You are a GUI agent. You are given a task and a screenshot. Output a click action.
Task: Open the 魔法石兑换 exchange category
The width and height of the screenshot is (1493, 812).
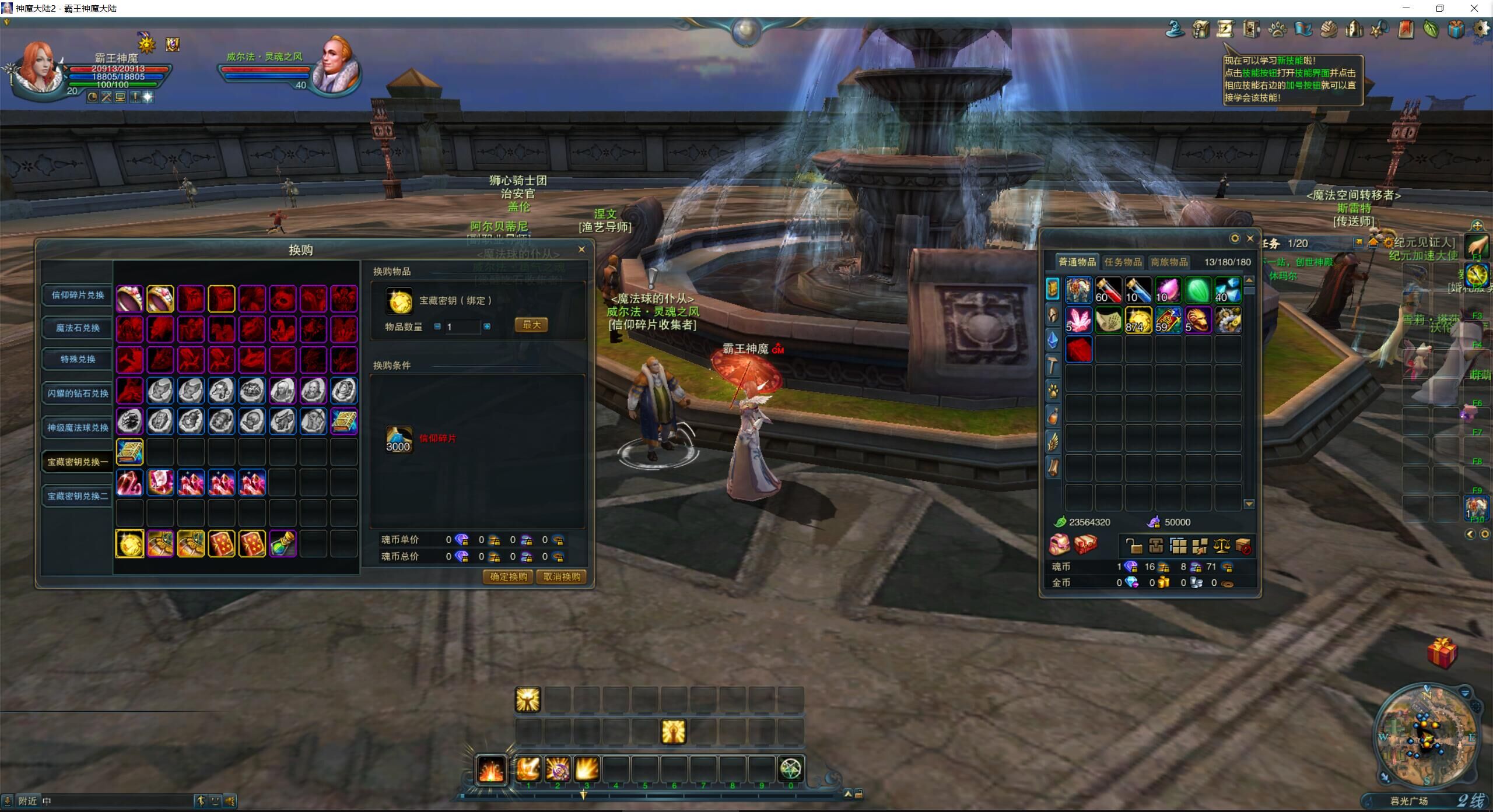(78, 328)
